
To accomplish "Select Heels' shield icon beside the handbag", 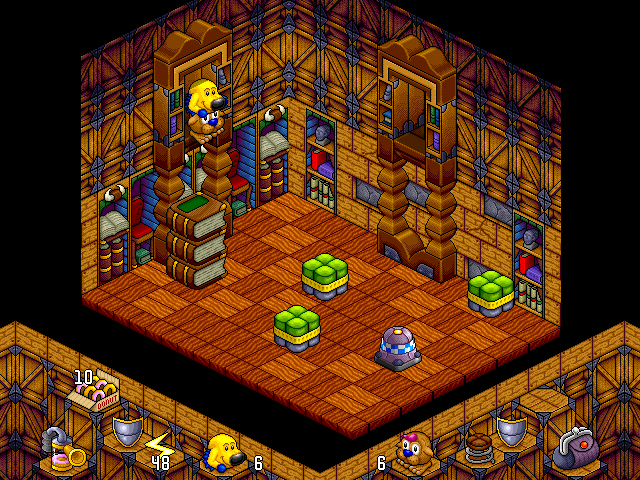I will point(512,431).
